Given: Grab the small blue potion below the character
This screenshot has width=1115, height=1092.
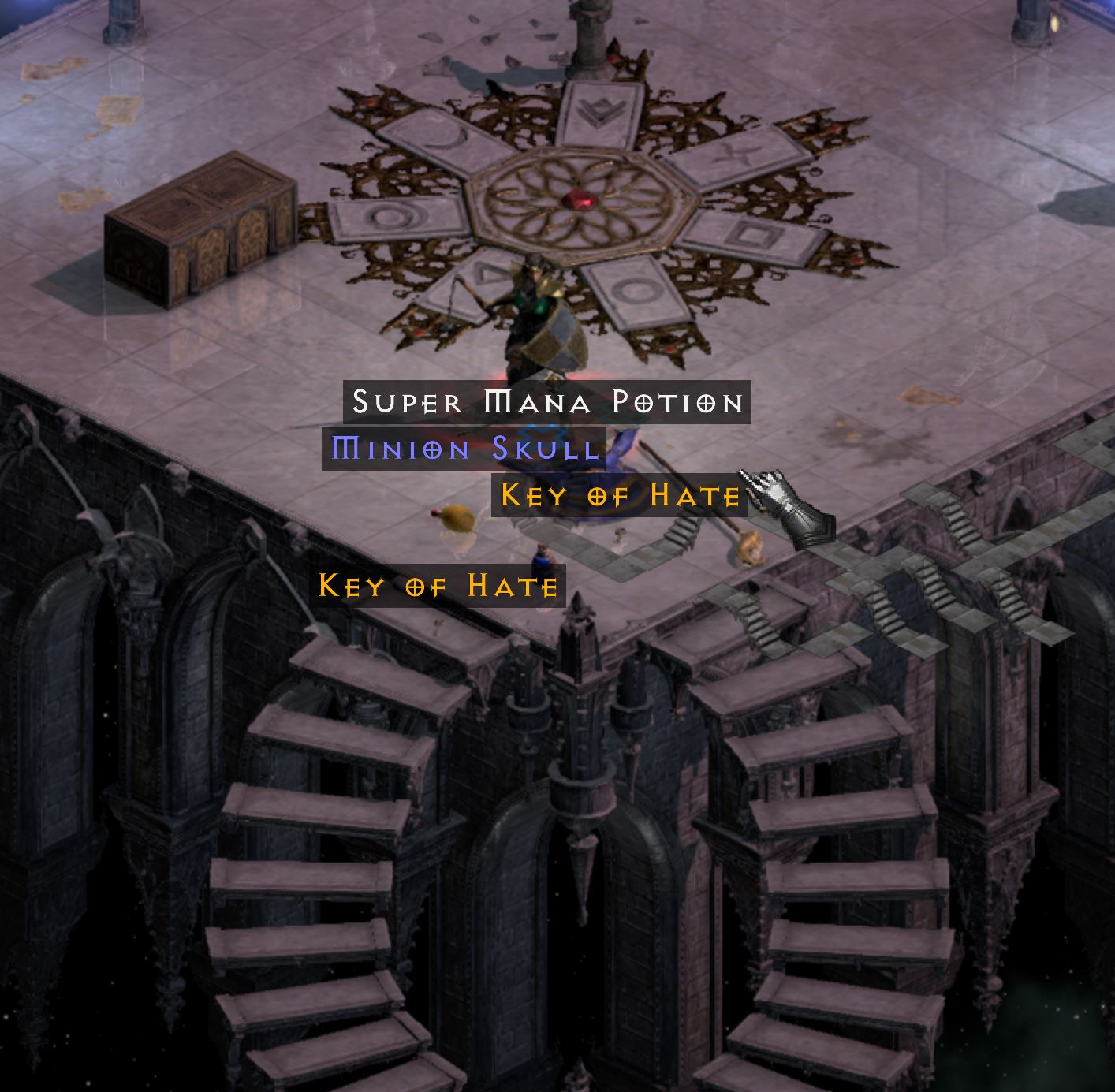Looking at the screenshot, I should pos(542,560).
